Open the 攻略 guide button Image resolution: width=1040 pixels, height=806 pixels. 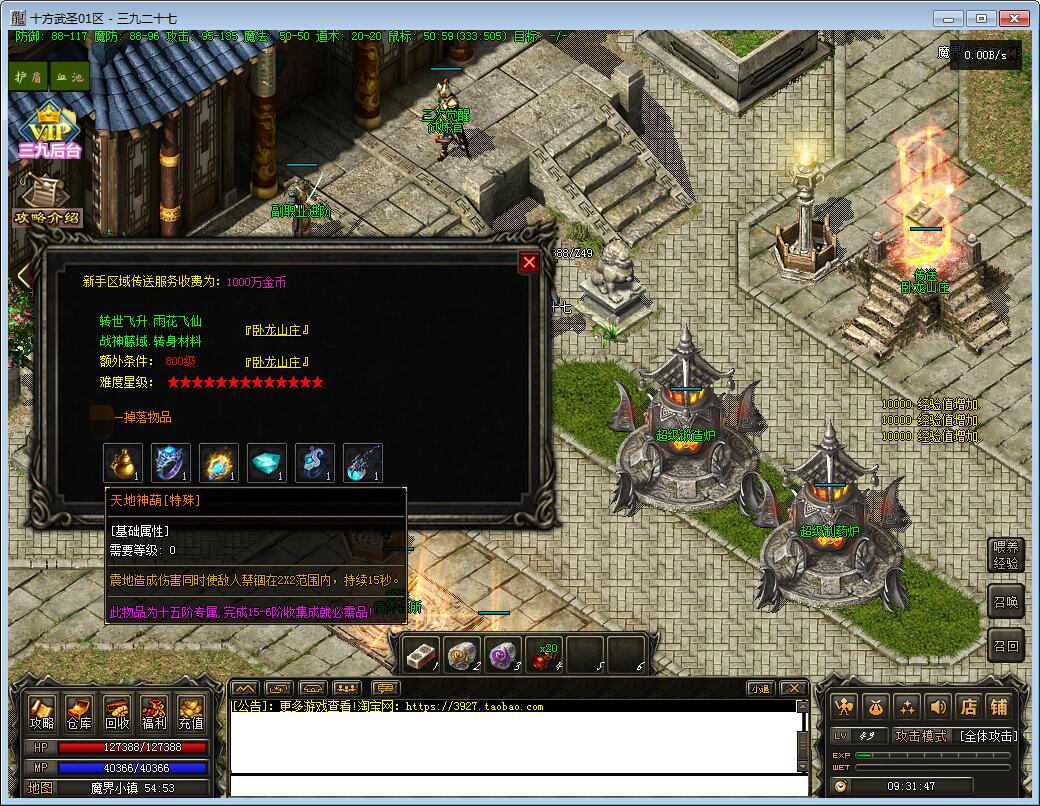pos(42,713)
